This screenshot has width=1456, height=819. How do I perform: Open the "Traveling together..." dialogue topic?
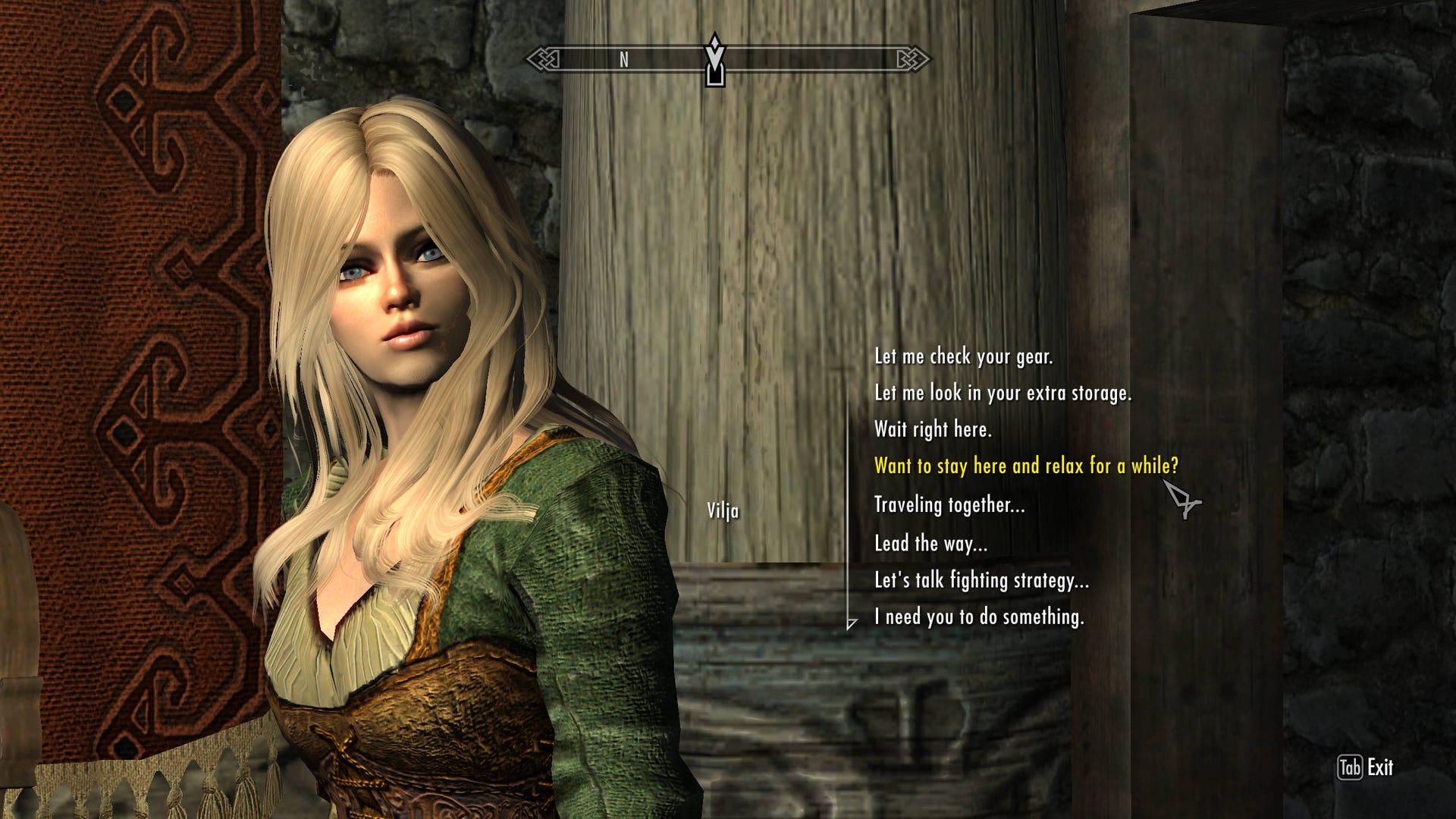[949, 505]
